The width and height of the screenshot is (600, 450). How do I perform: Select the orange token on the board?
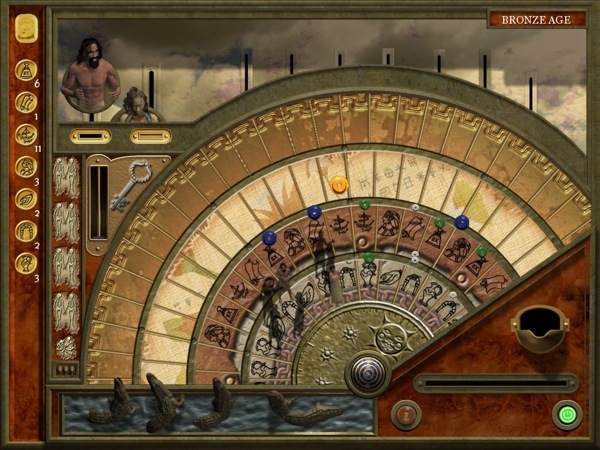click(x=339, y=184)
